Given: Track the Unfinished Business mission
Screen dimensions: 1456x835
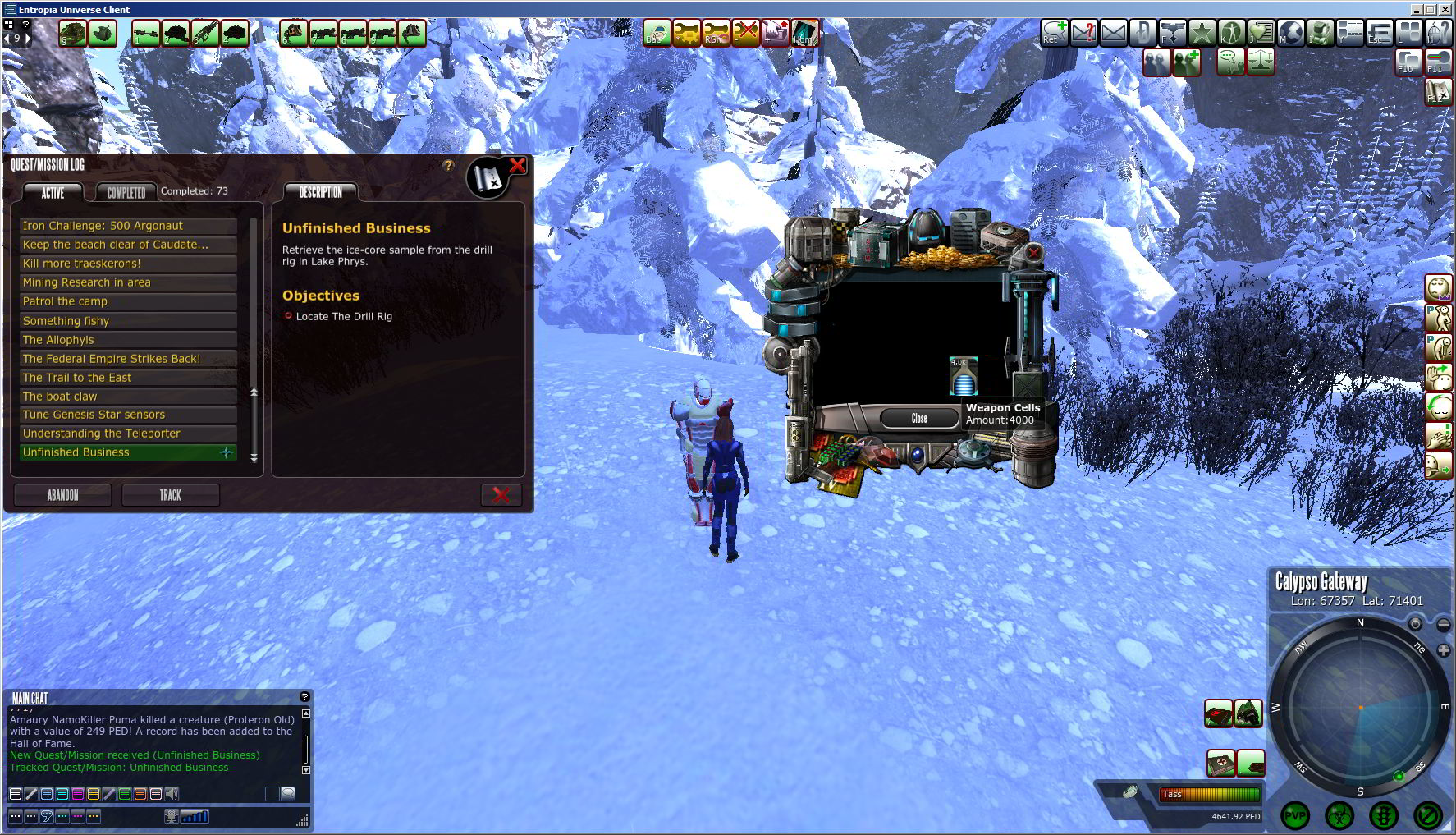Looking at the screenshot, I should click(x=170, y=495).
